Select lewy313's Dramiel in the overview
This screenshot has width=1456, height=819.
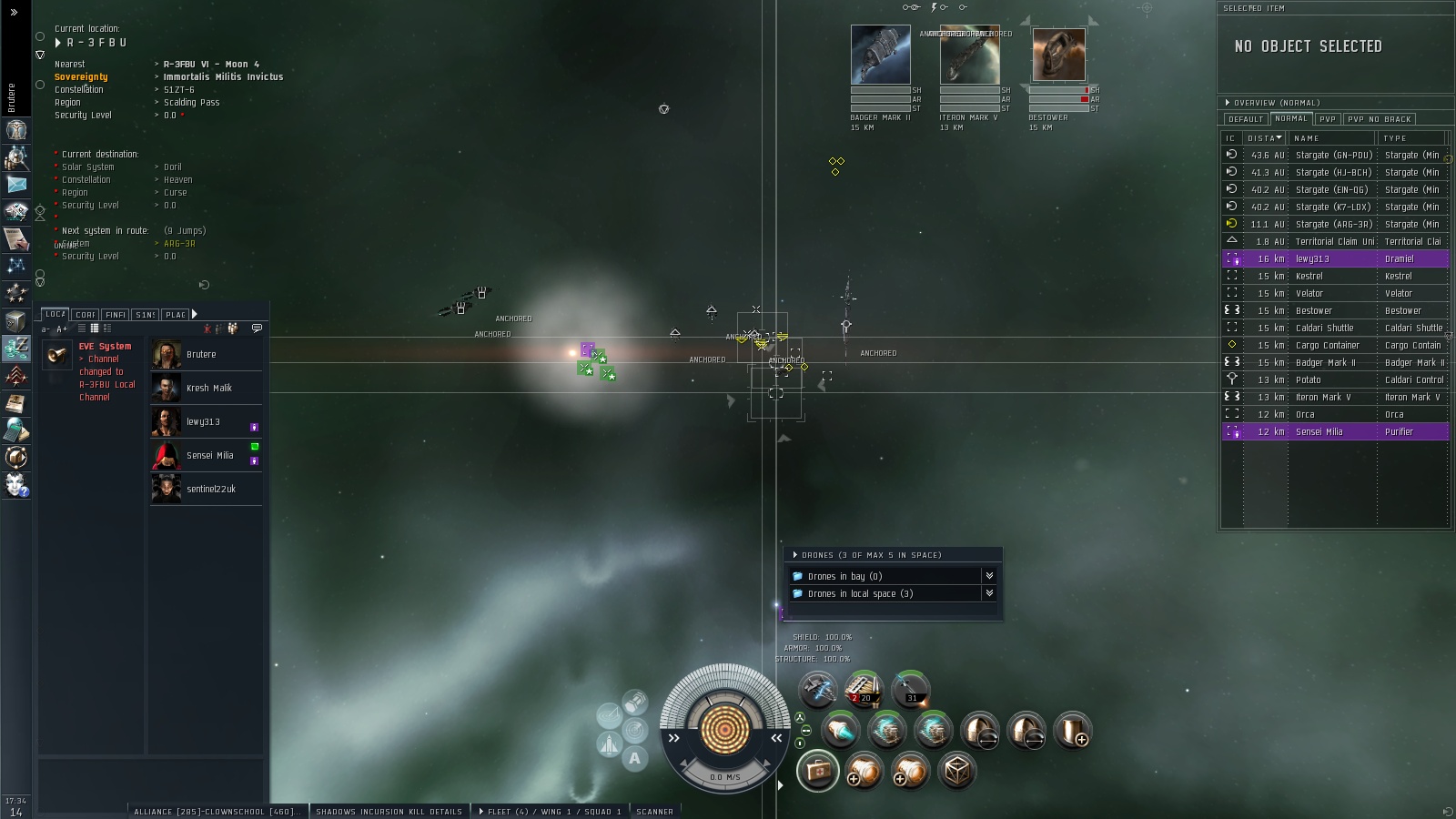1334,258
